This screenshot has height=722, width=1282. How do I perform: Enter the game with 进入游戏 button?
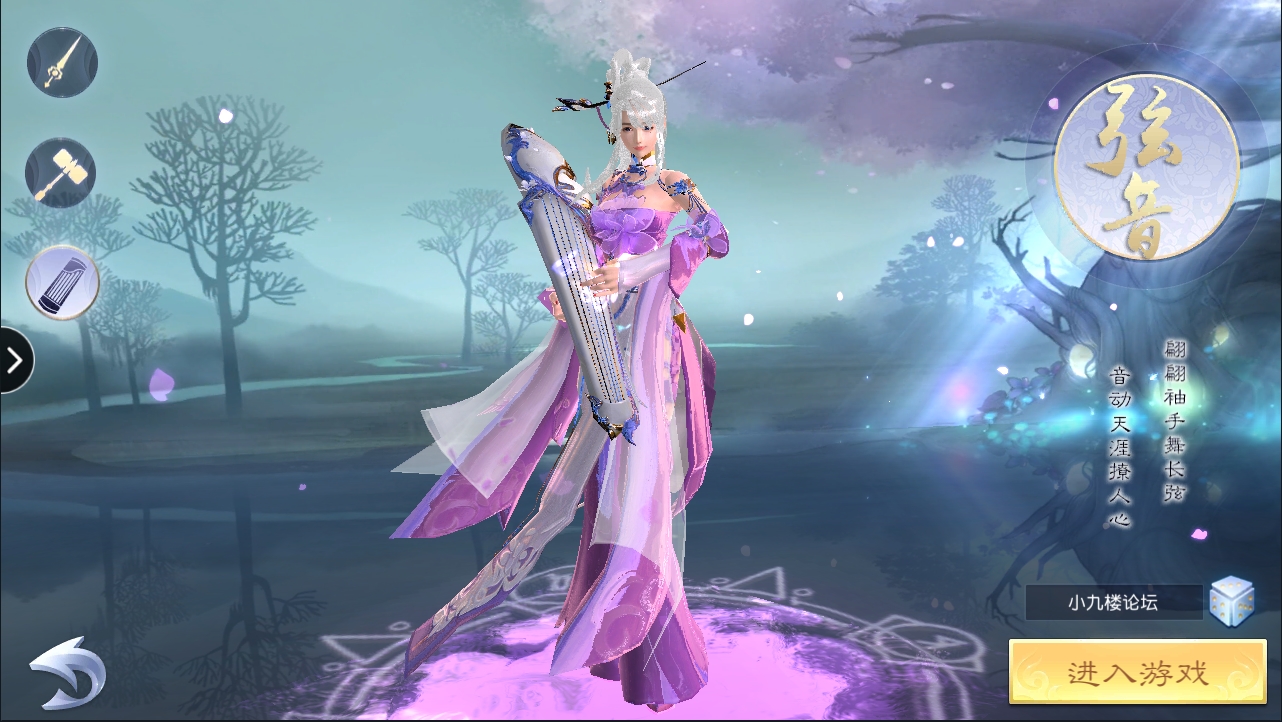tap(1137, 673)
